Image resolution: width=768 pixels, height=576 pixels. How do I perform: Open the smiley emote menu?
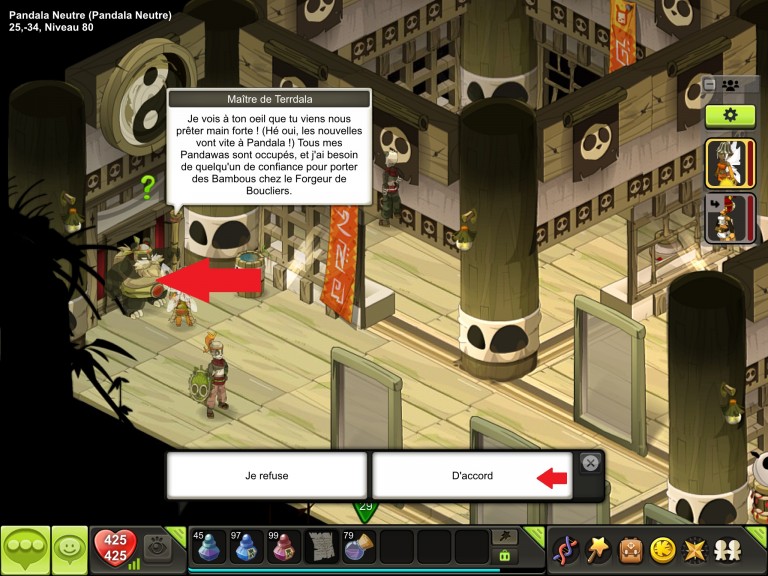point(70,549)
